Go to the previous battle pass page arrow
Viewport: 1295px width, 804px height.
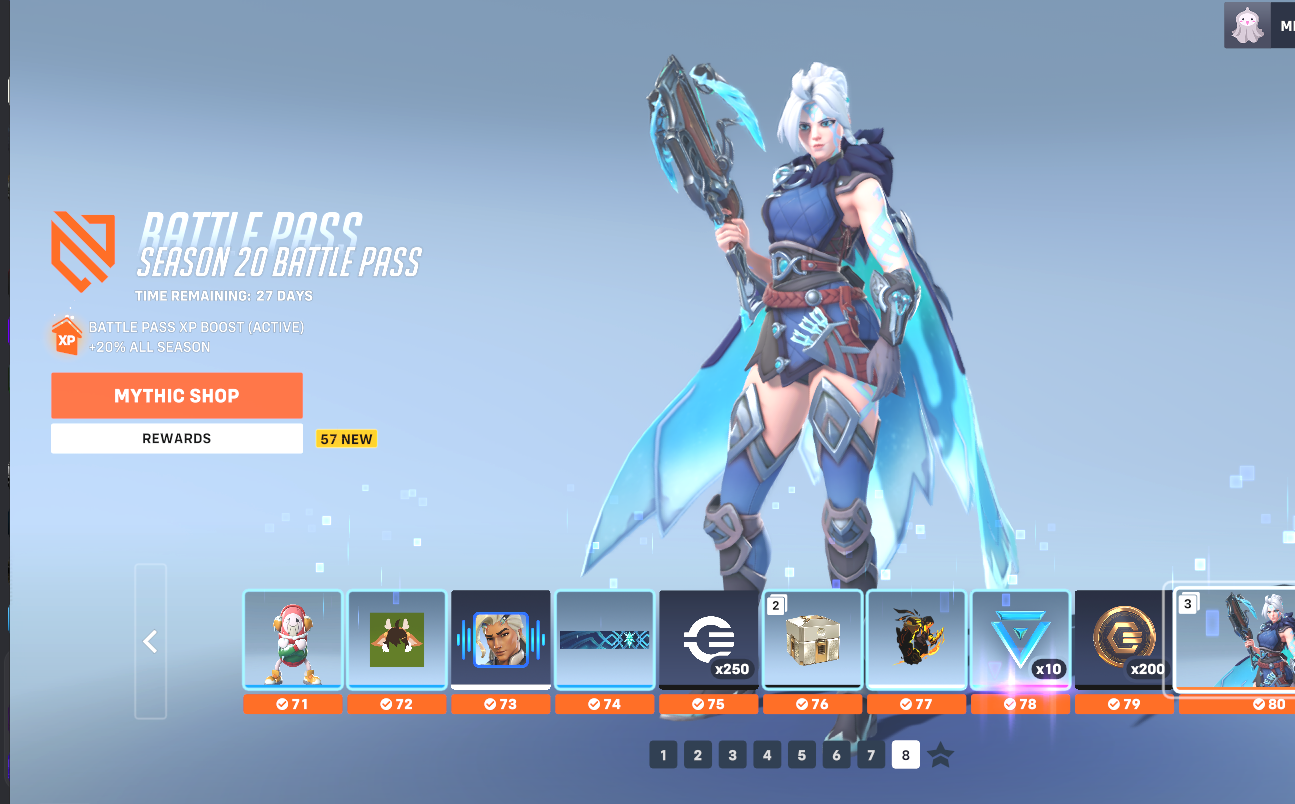click(x=151, y=641)
